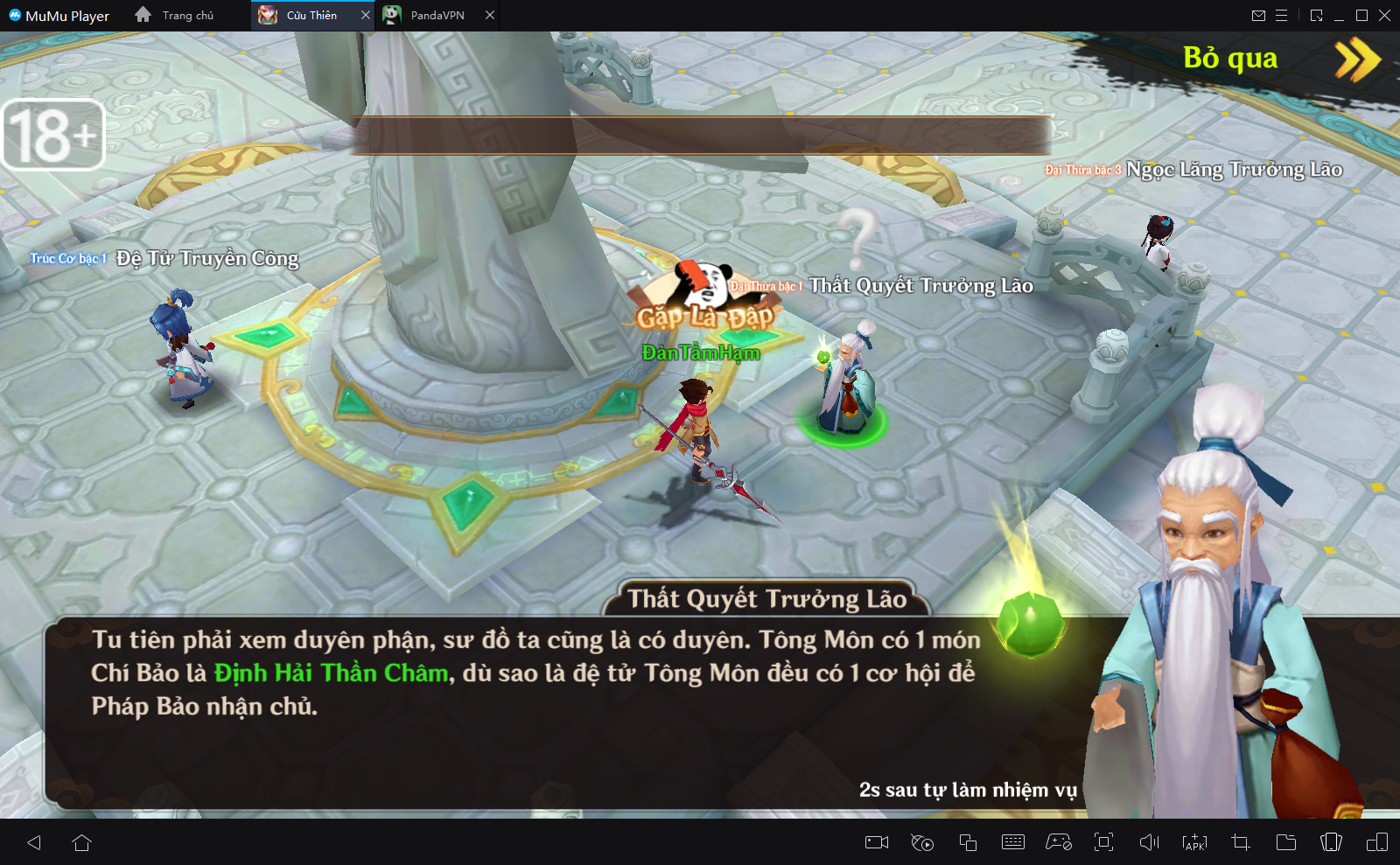Advance the Thất Quyết Trưởng Lão dialogue box
Screen dimensions: 1400x865
coord(560,708)
